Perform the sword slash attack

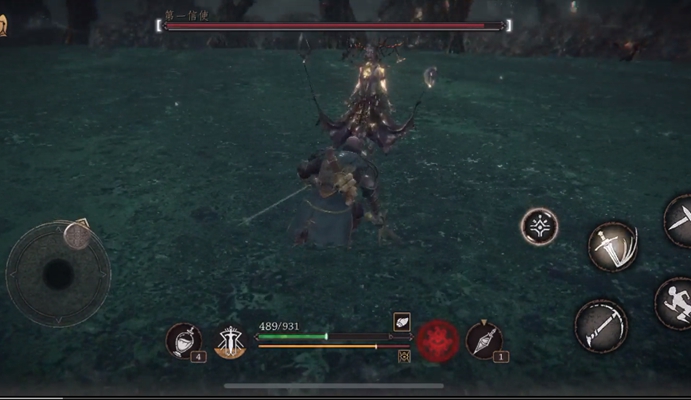point(612,247)
